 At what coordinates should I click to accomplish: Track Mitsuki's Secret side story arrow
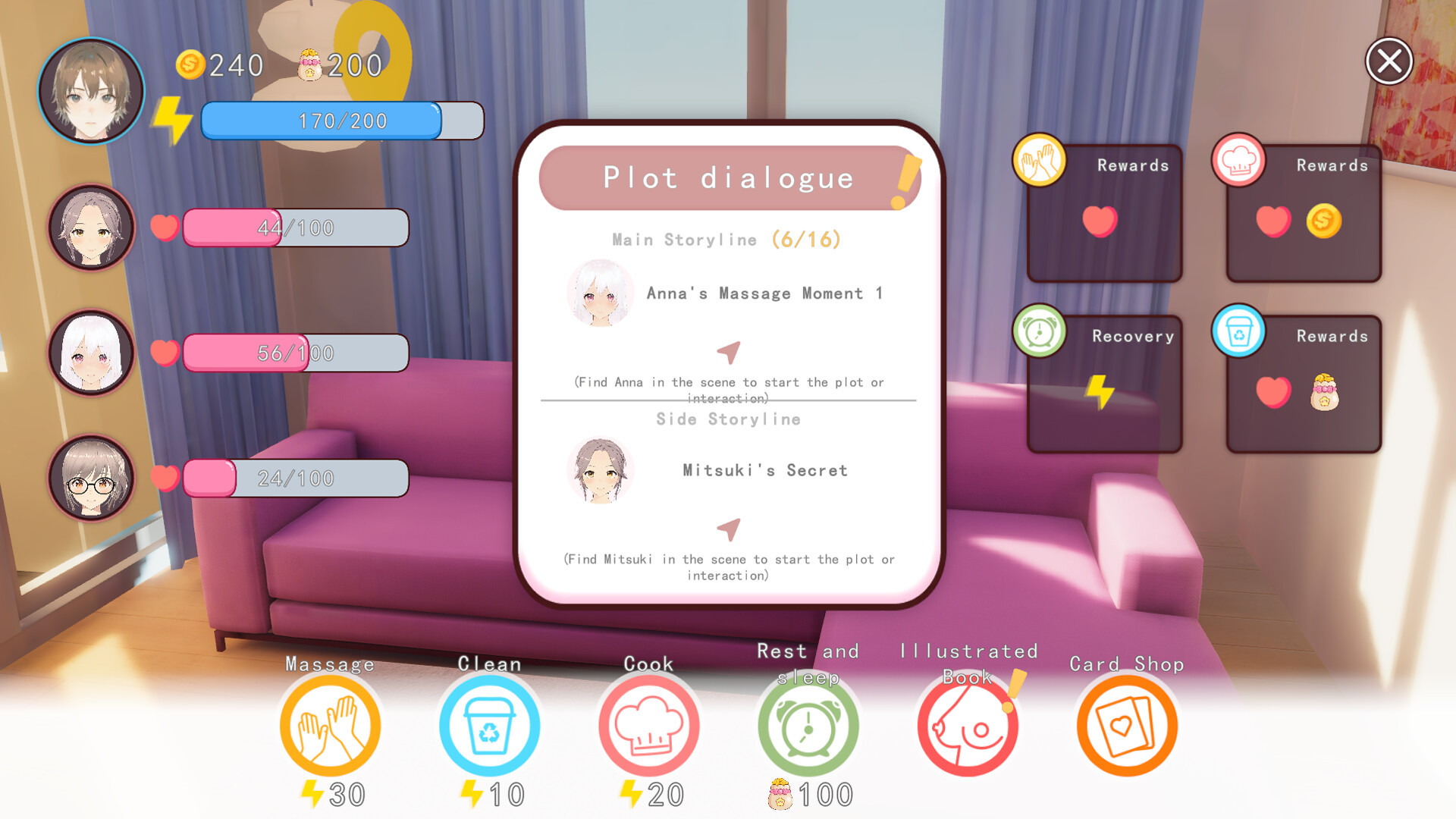pyautogui.click(x=728, y=529)
